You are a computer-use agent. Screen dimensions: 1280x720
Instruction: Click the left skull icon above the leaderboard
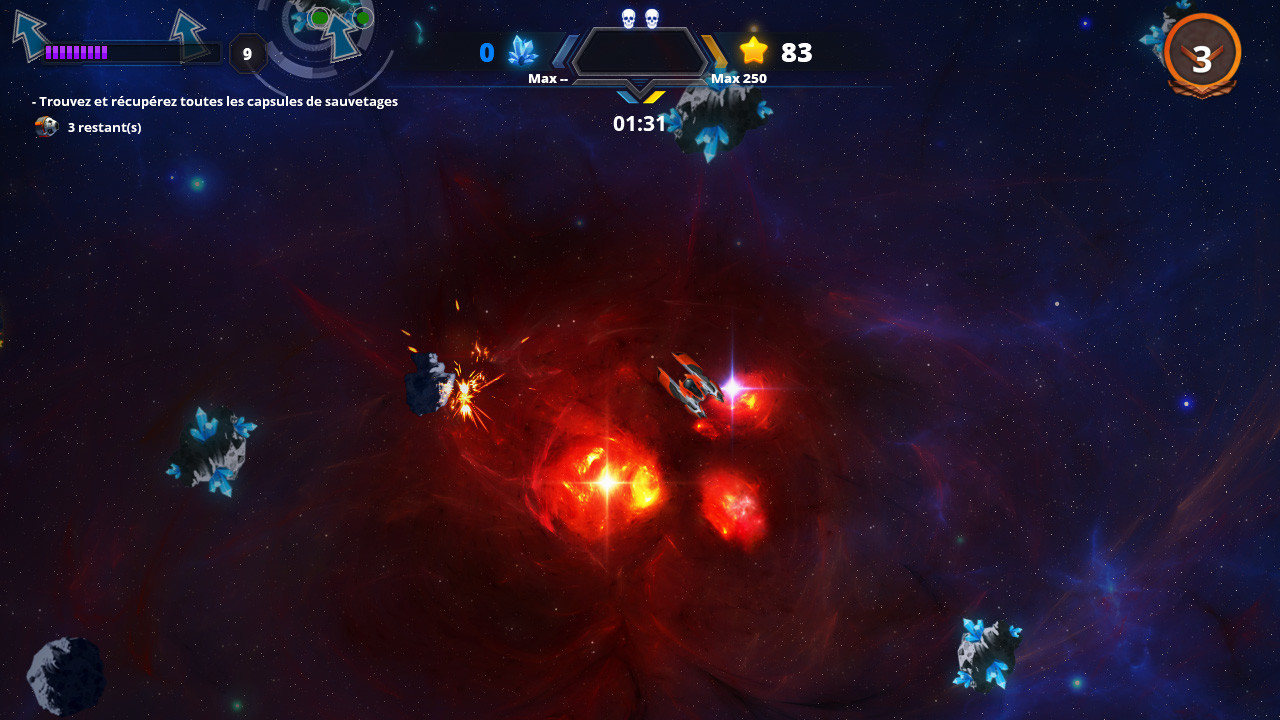(628, 16)
